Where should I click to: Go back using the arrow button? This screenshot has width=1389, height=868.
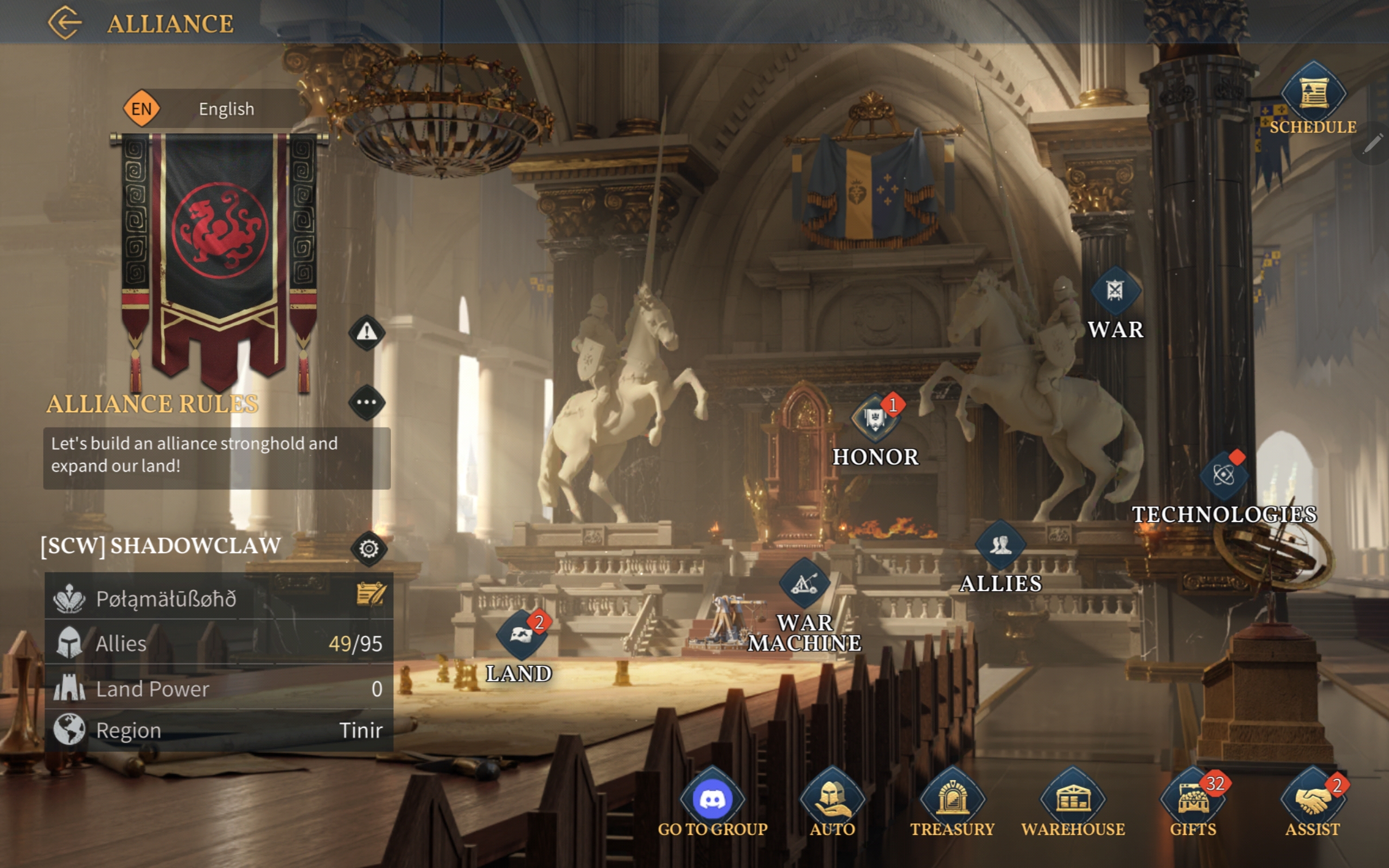tap(64, 23)
